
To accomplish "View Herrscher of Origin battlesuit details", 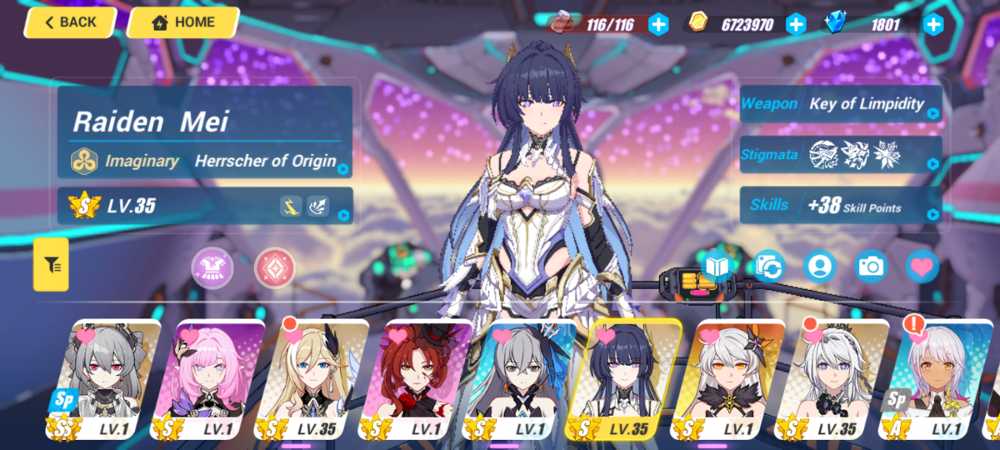I will 205,160.
